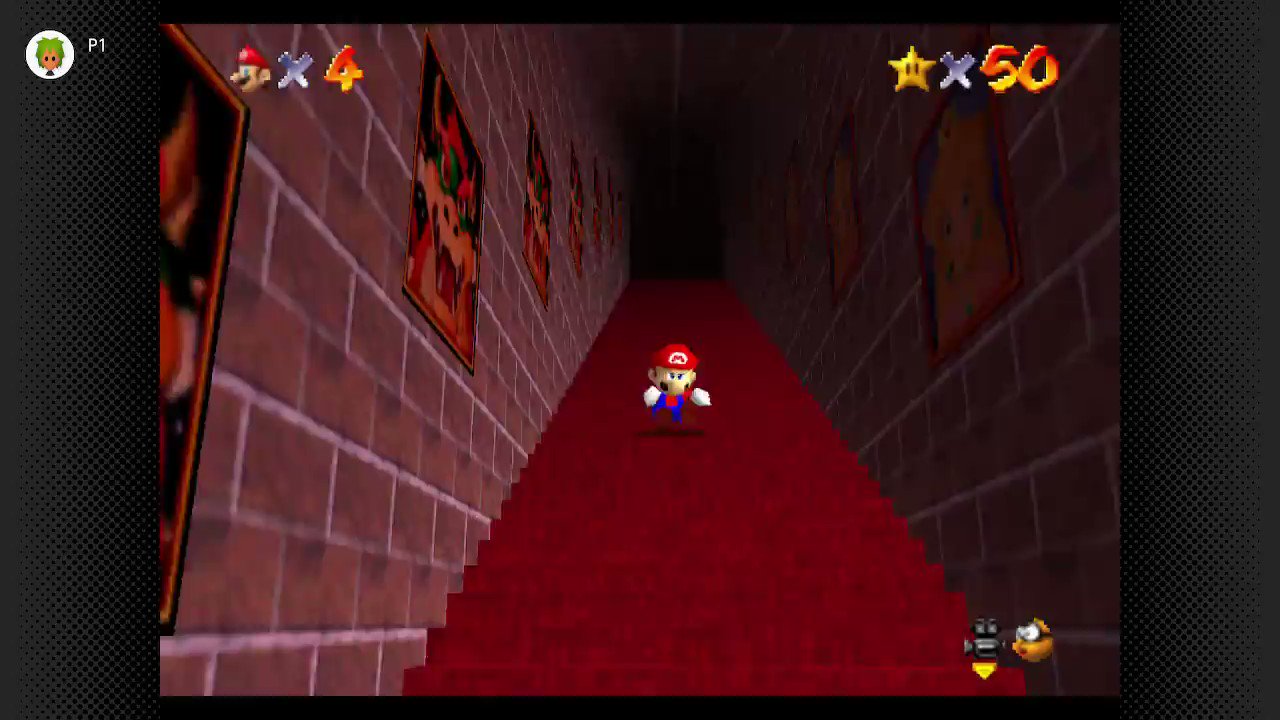Screen dimensions: 1280x720
Task: Select the P1 player avatar icon
Action: 50,55
